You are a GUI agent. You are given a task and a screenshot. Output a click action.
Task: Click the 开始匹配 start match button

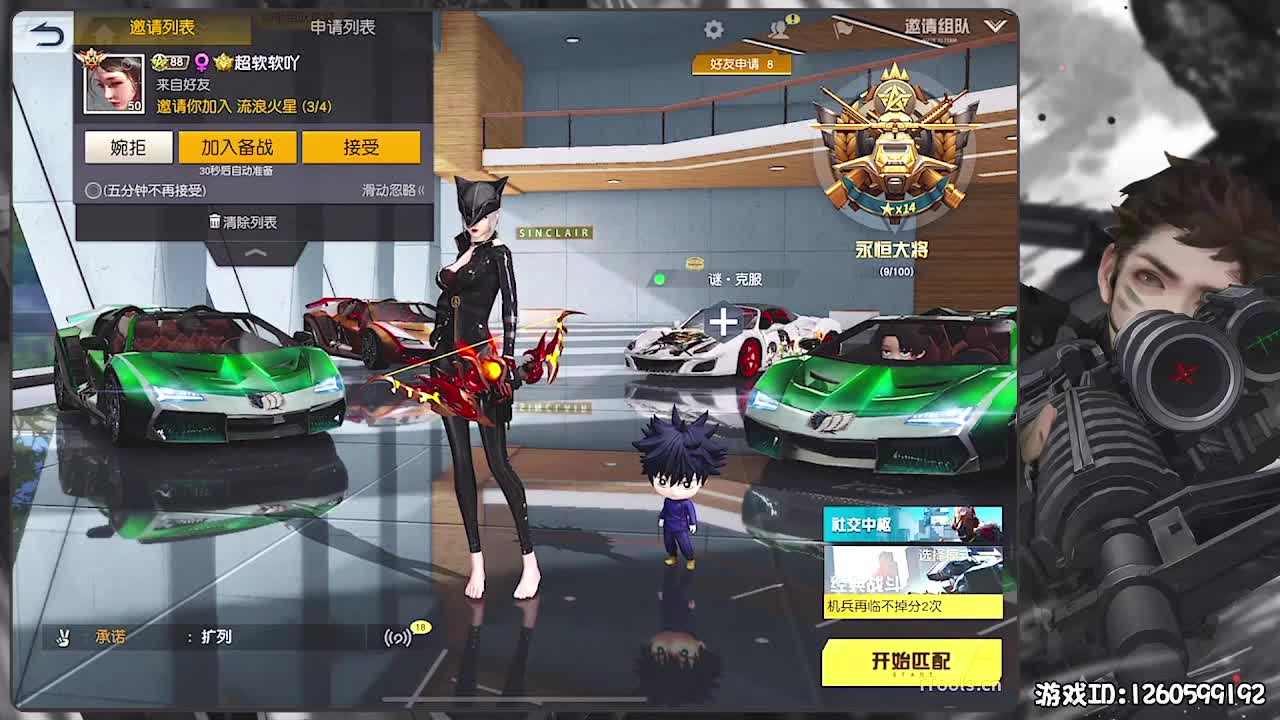tap(909, 661)
